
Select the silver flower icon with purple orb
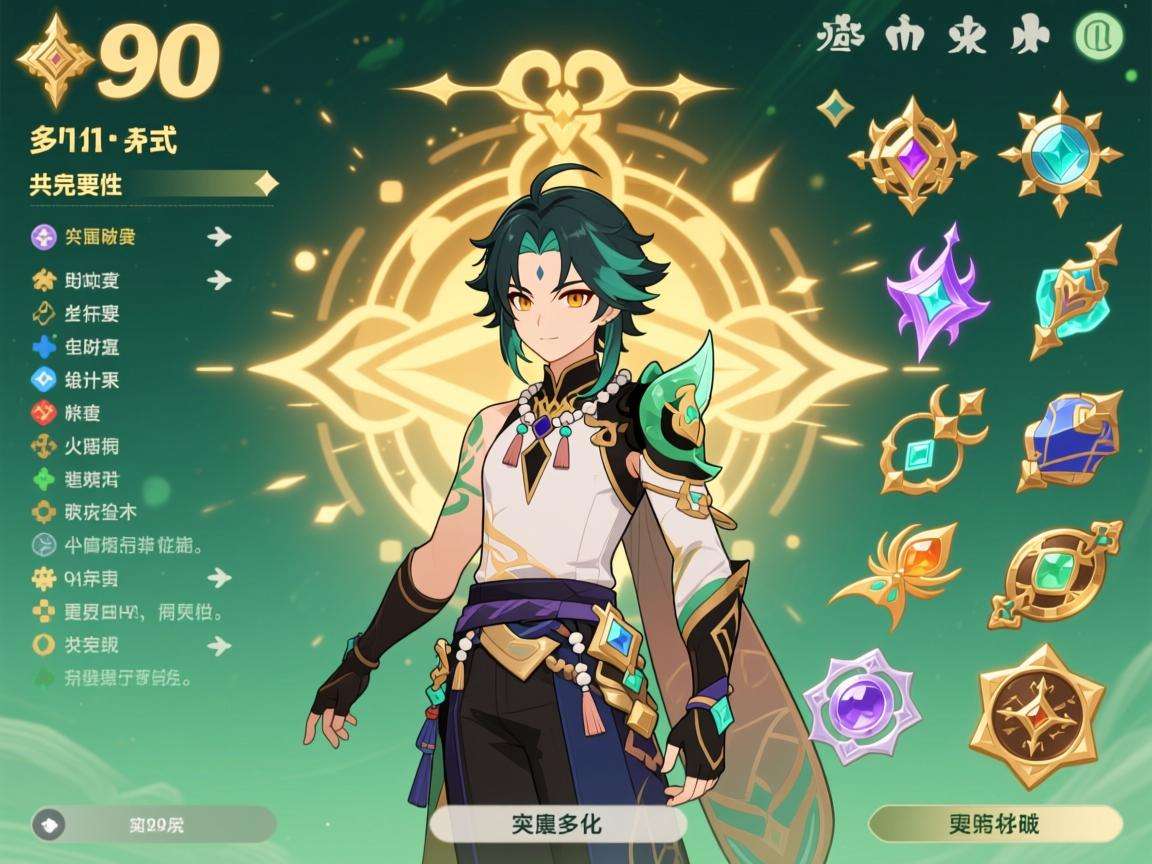click(x=862, y=706)
